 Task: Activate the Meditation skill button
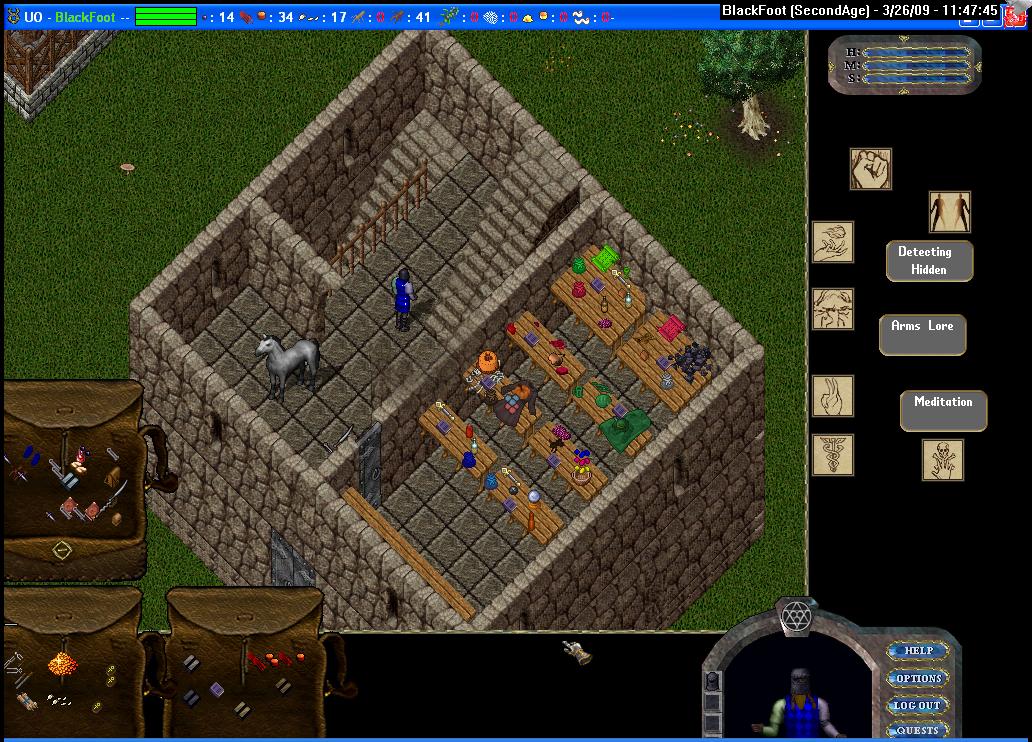pyautogui.click(x=943, y=409)
